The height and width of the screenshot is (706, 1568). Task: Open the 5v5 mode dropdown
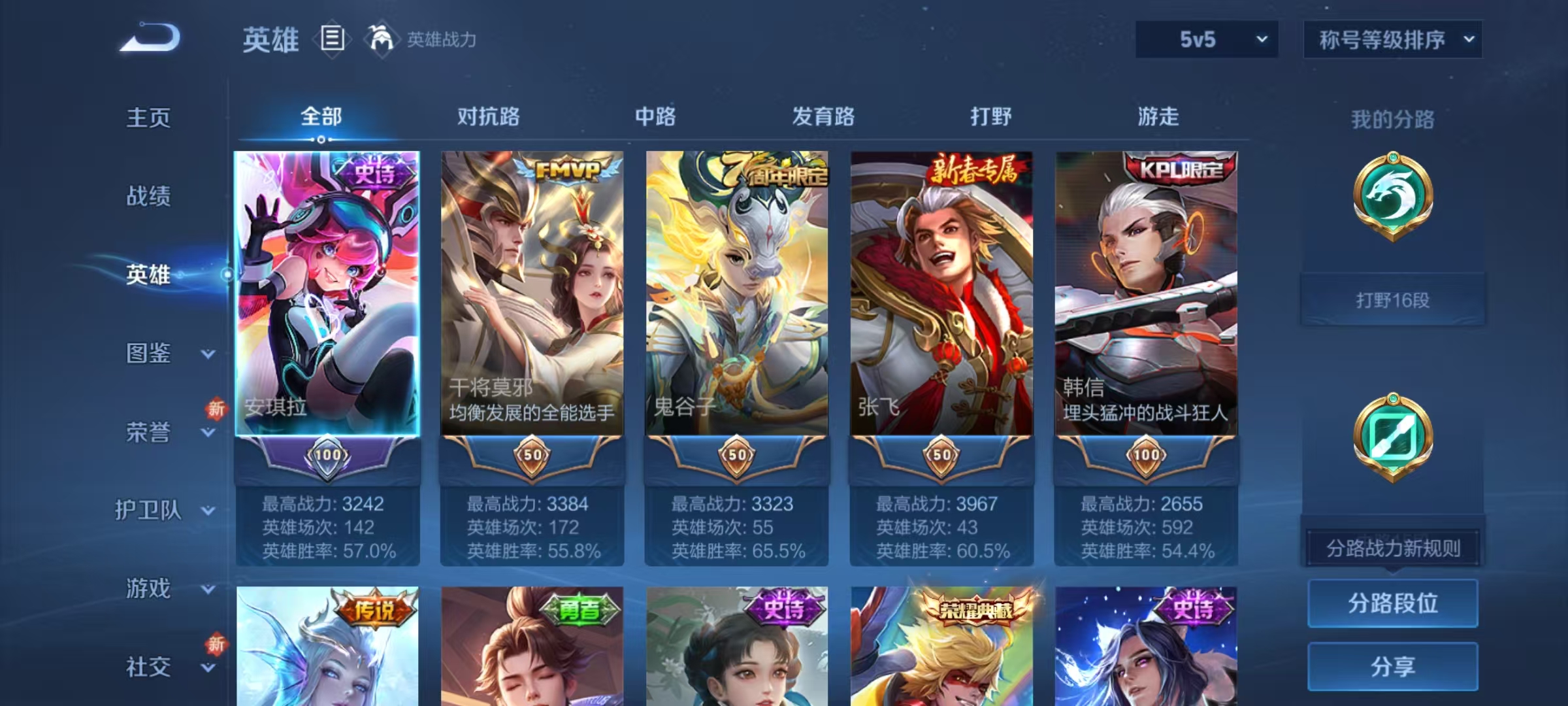1205,39
